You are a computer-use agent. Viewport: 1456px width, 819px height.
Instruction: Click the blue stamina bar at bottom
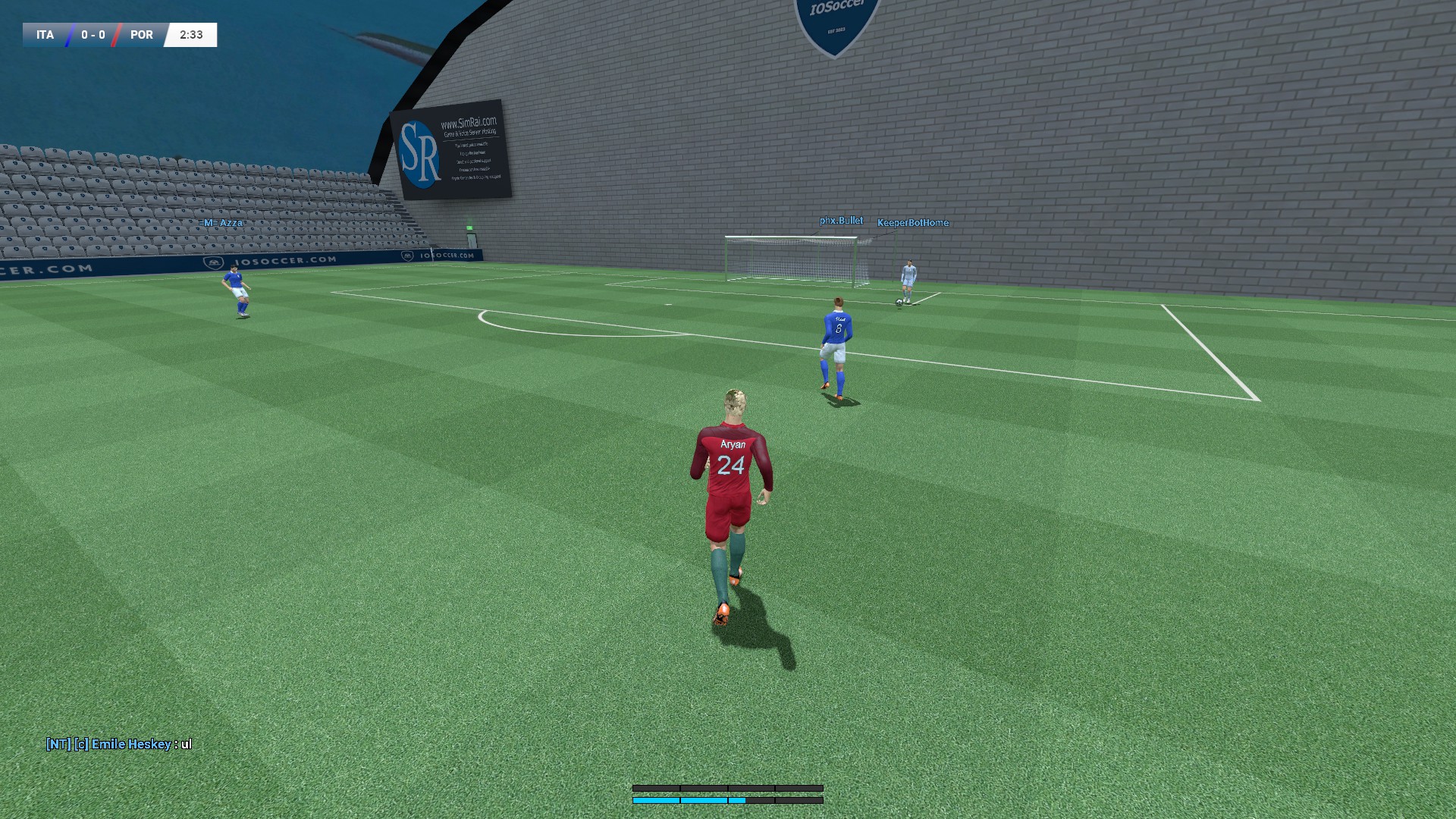point(690,799)
